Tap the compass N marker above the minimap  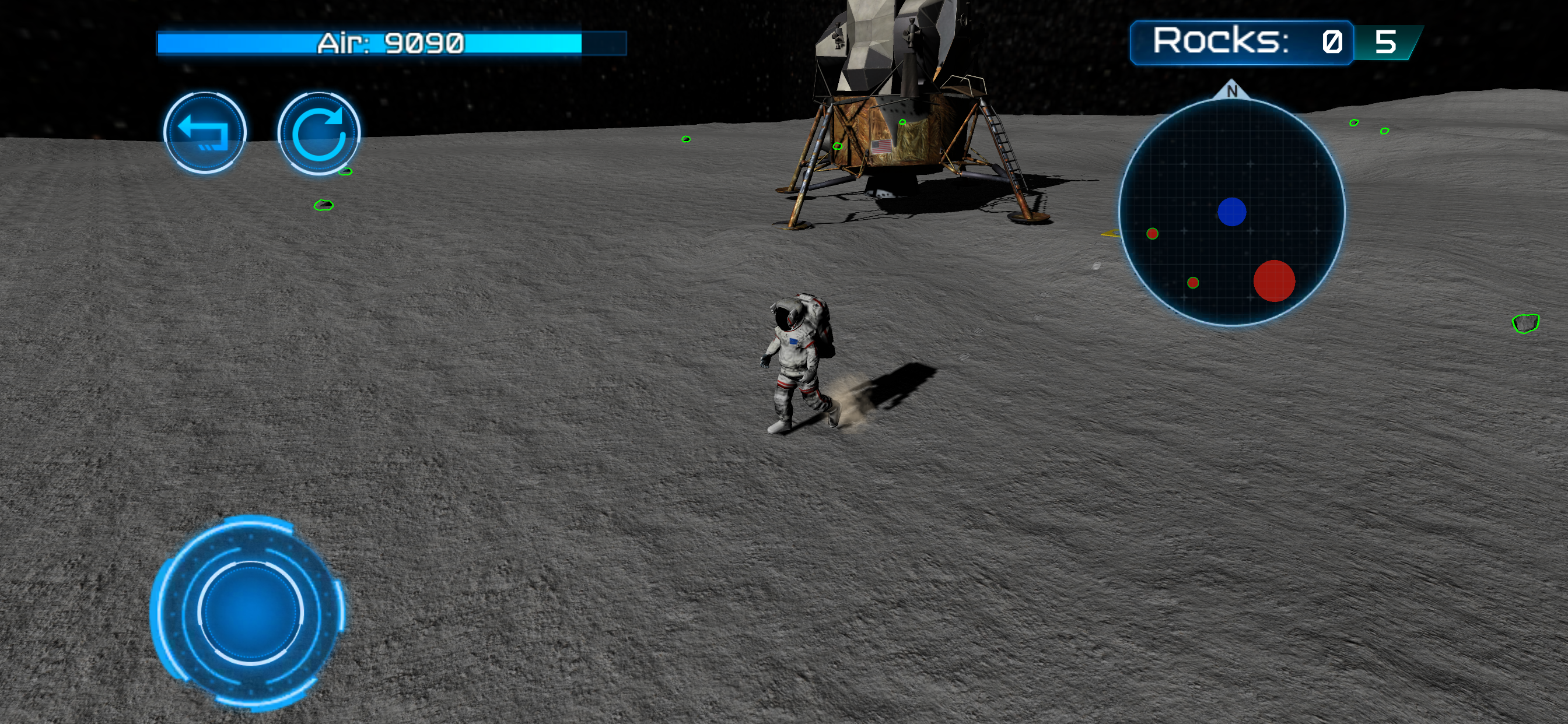point(1232,92)
